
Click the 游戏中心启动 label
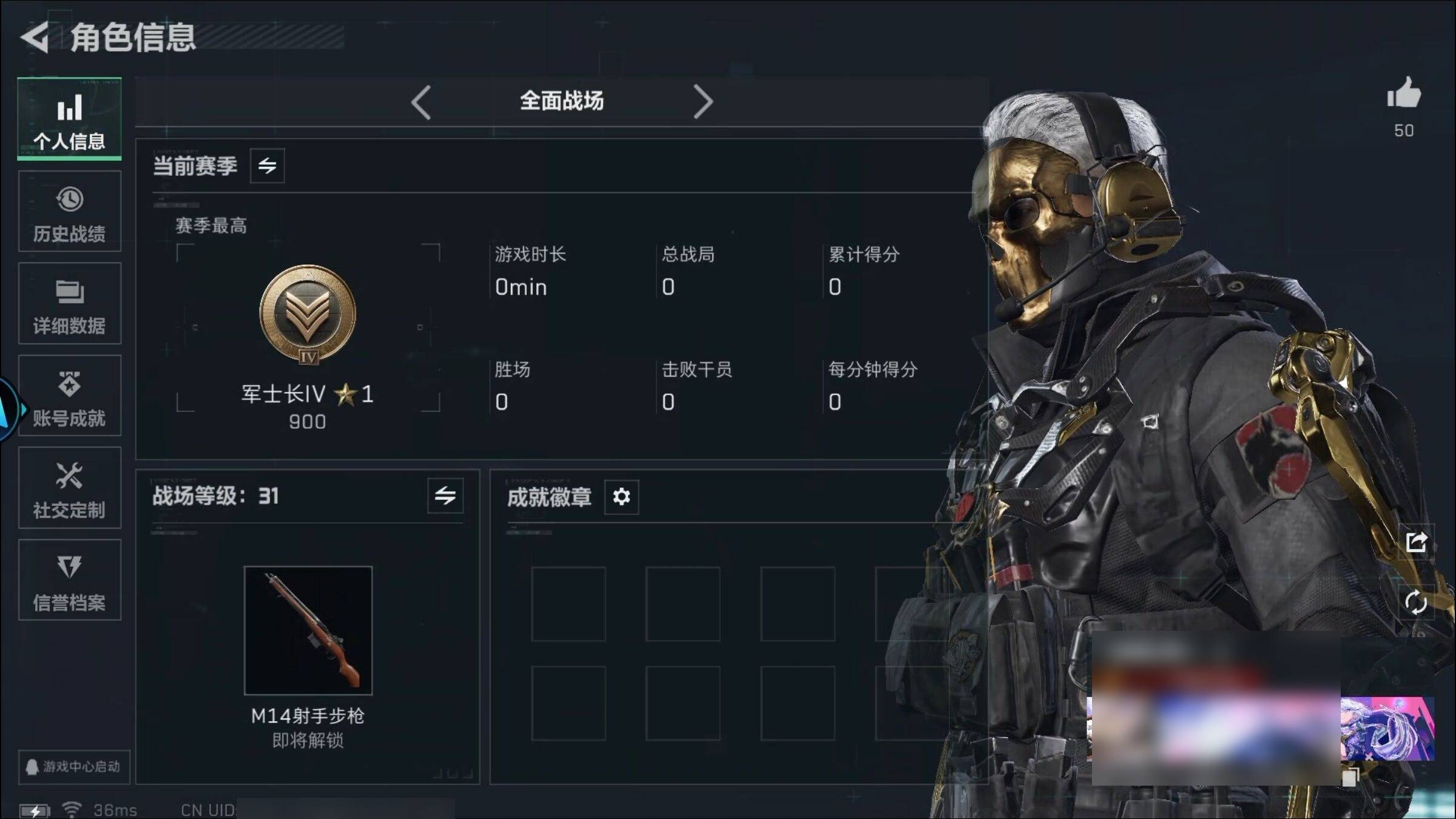(73, 767)
